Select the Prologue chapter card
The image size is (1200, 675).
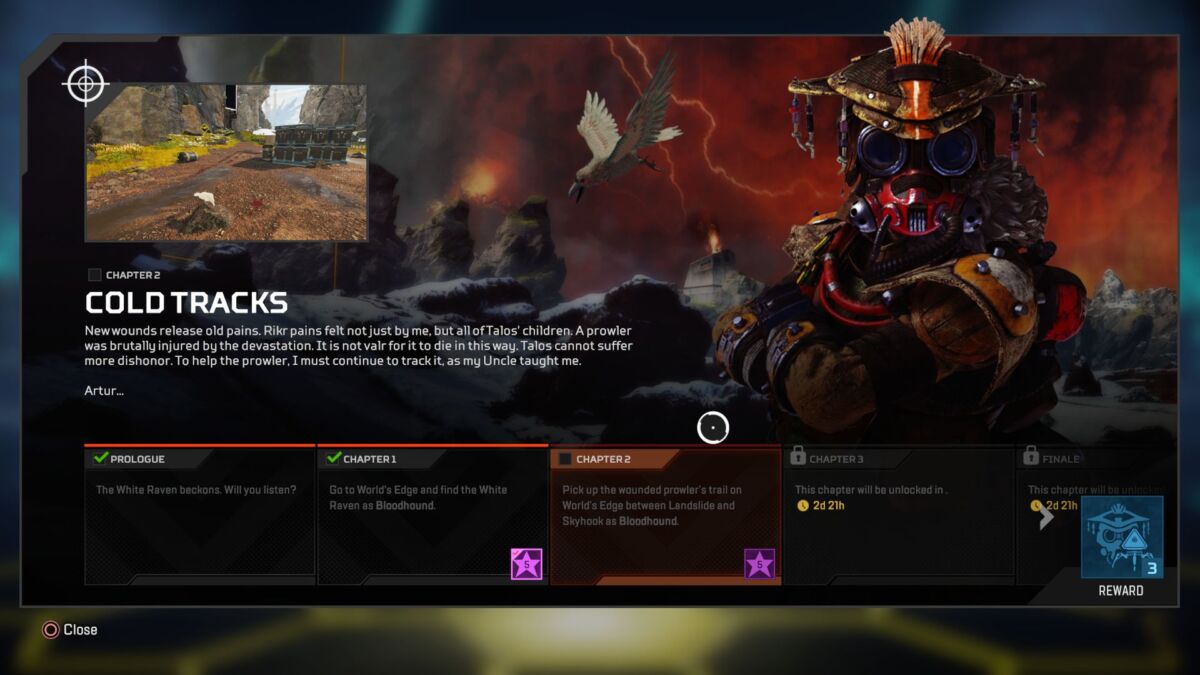coord(200,515)
